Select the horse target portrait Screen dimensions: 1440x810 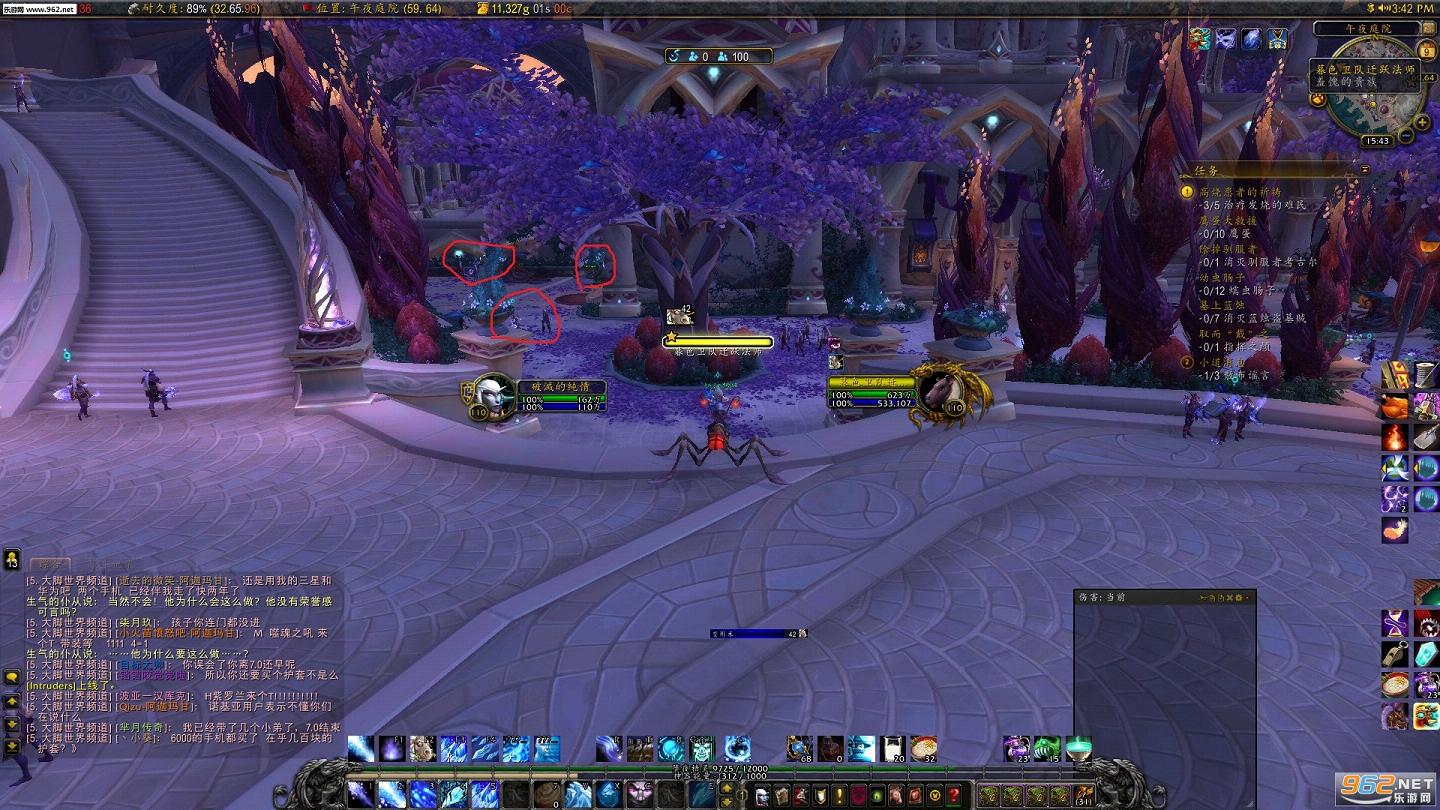pyautogui.click(x=938, y=394)
